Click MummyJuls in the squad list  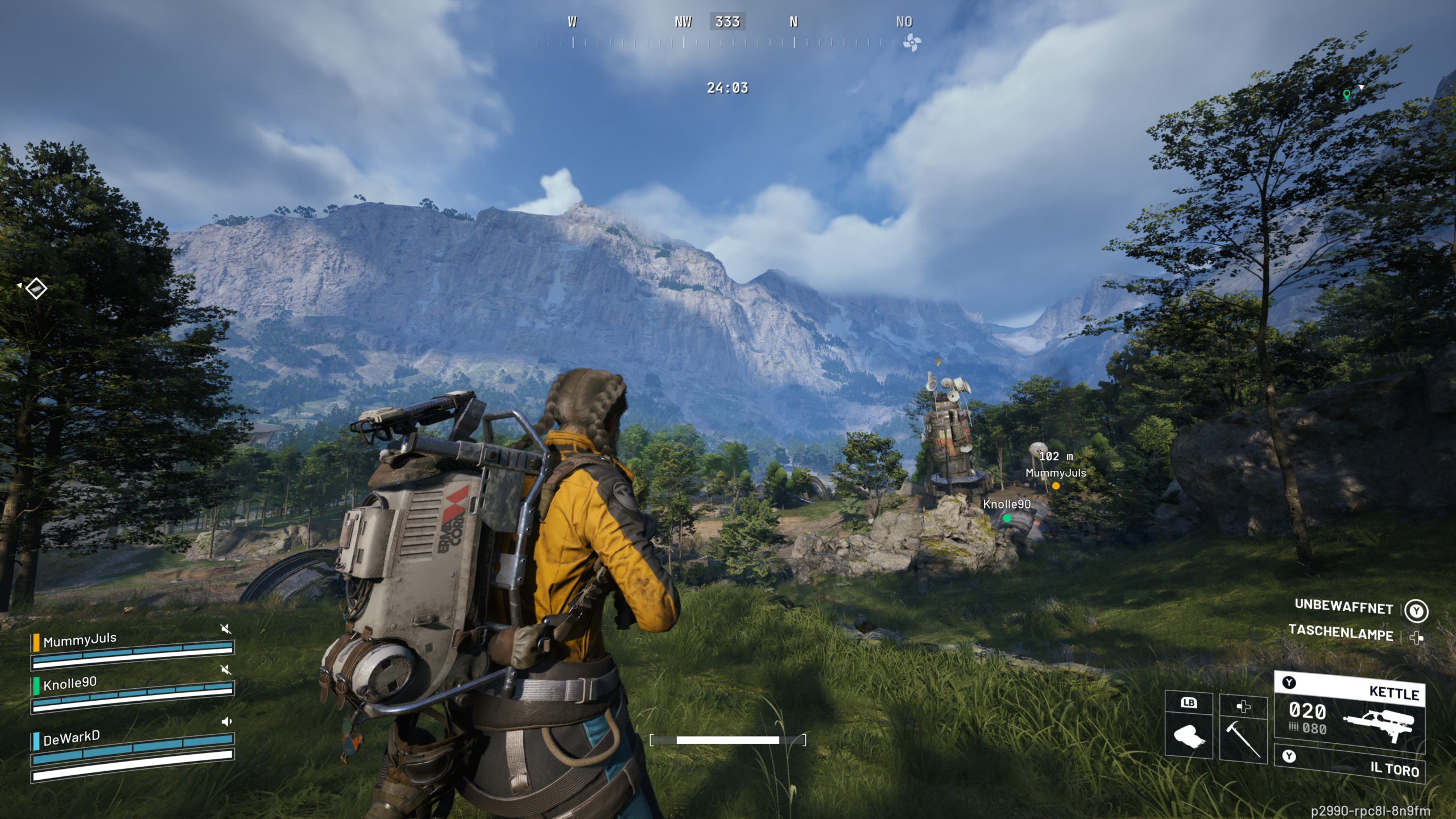(80, 640)
